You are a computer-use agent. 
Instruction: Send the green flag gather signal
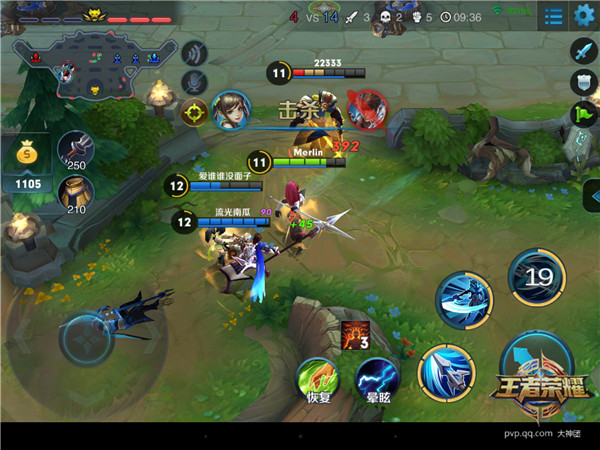point(583,113)
